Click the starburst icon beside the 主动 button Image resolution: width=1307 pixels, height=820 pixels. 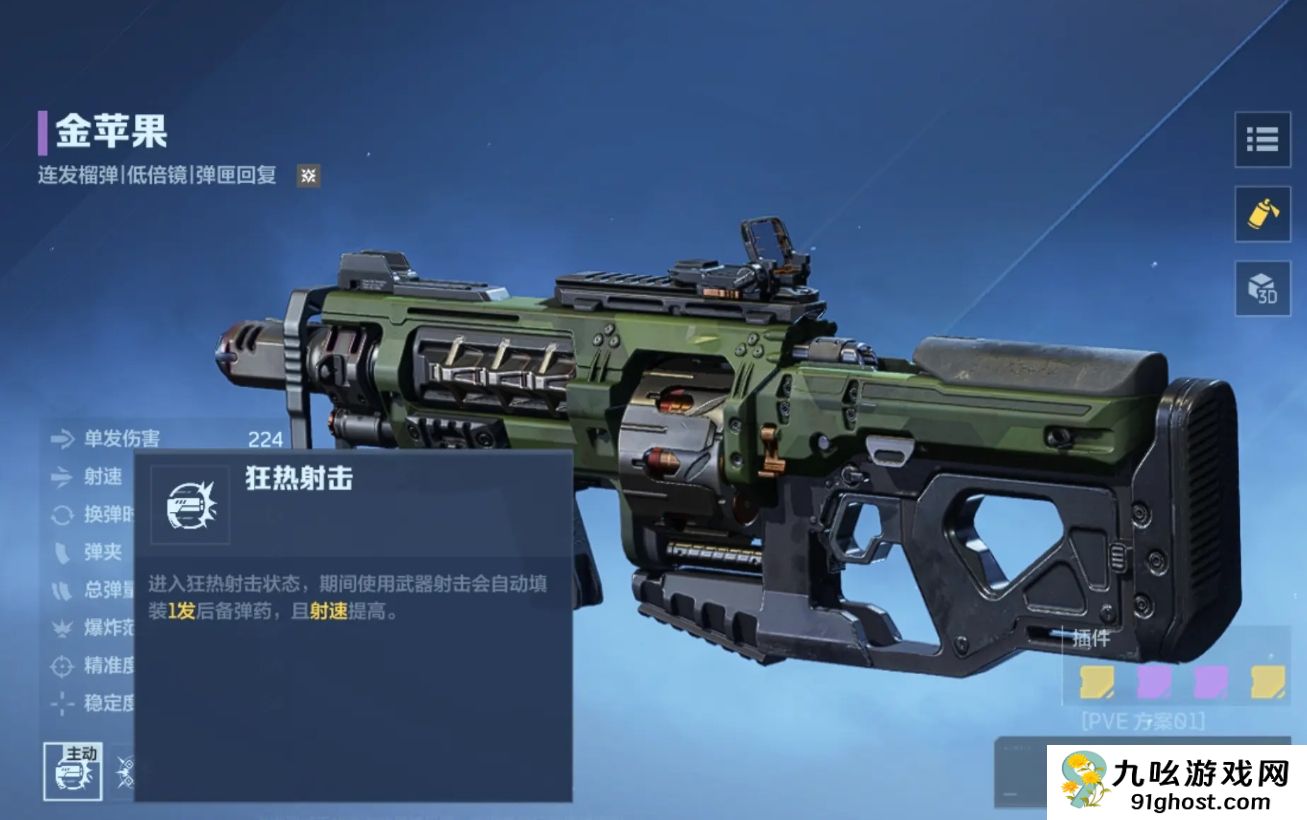123,768
